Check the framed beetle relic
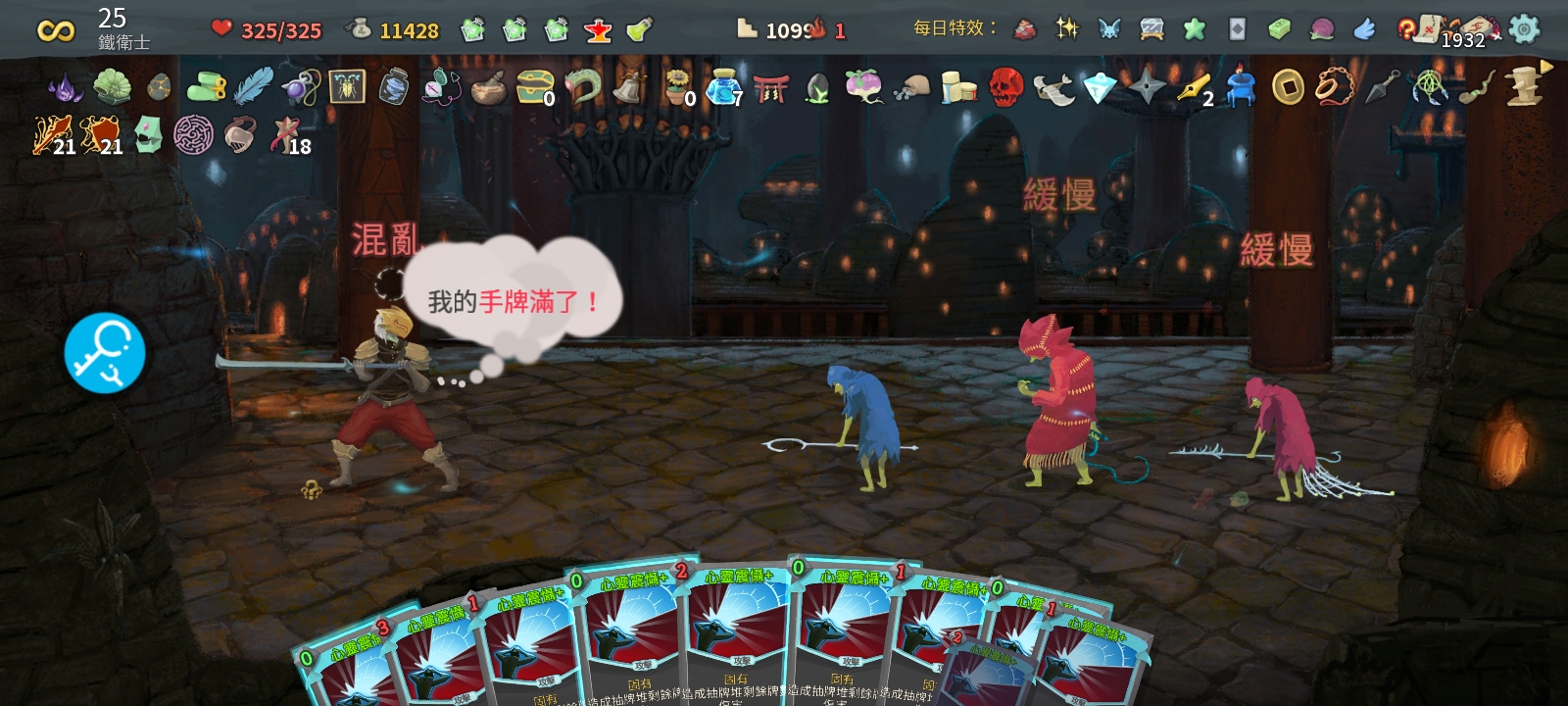This screenshot has height=706, width=1568. pyautogui.click(x=347, y=86)
